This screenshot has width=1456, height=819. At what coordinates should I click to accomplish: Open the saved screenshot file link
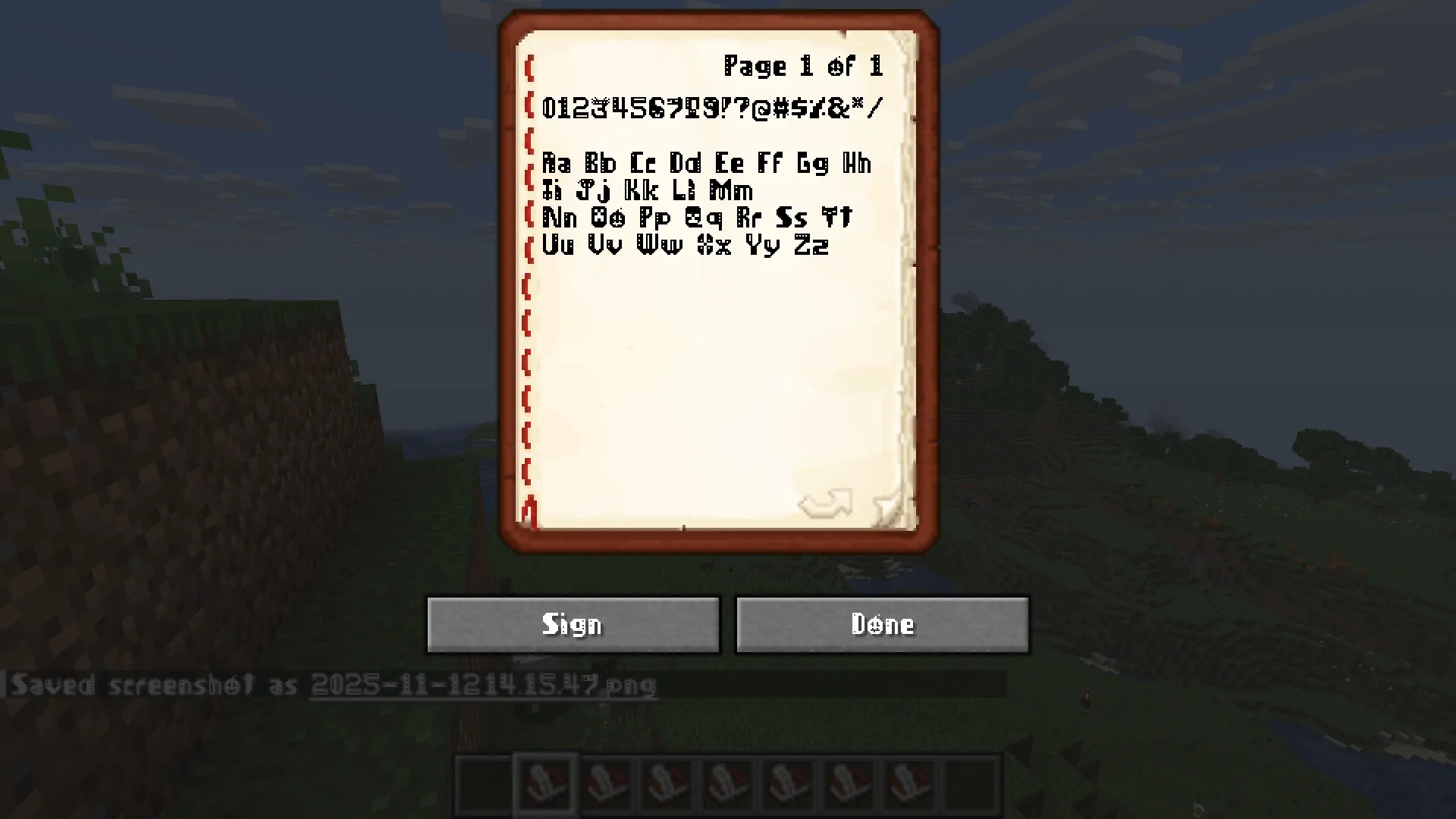[483, 685]
